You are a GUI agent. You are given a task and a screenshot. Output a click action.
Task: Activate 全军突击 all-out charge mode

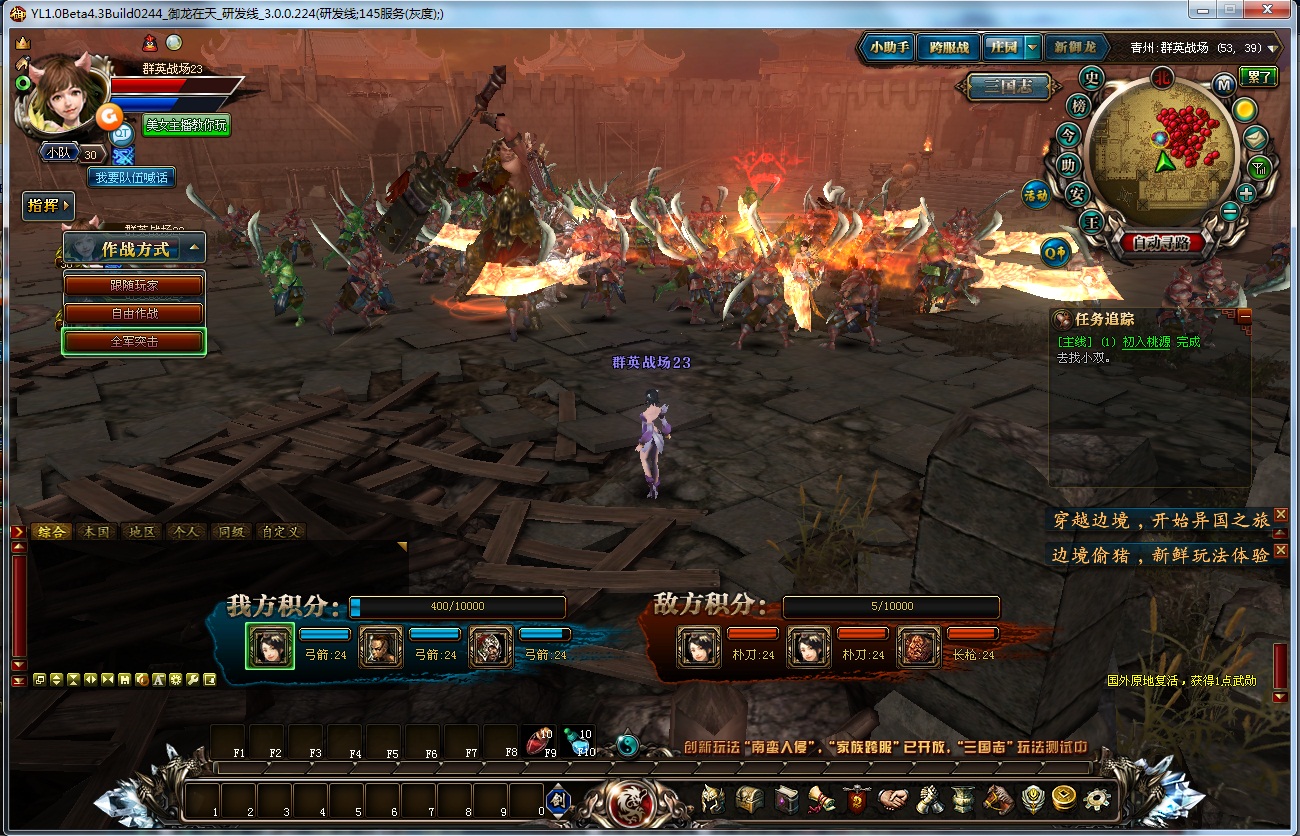(x=134, y=341)
